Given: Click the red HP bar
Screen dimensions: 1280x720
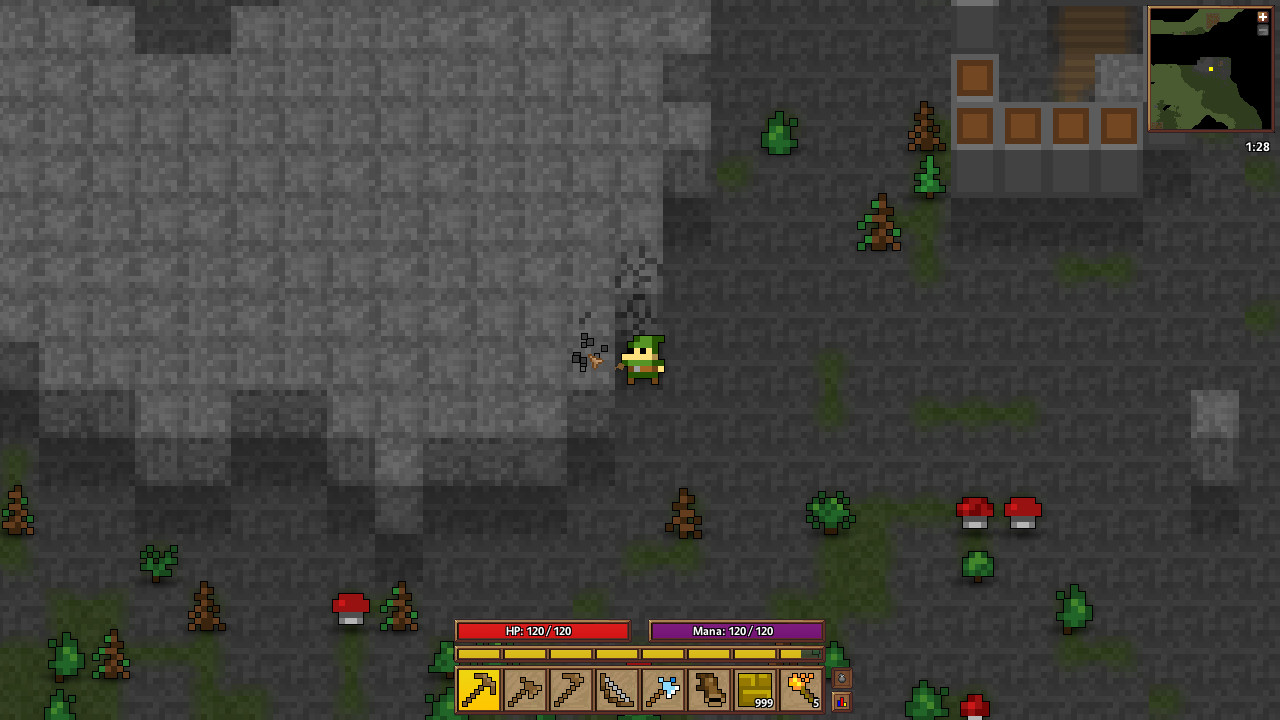Looking at the screenshot, I should pos(543,631).
